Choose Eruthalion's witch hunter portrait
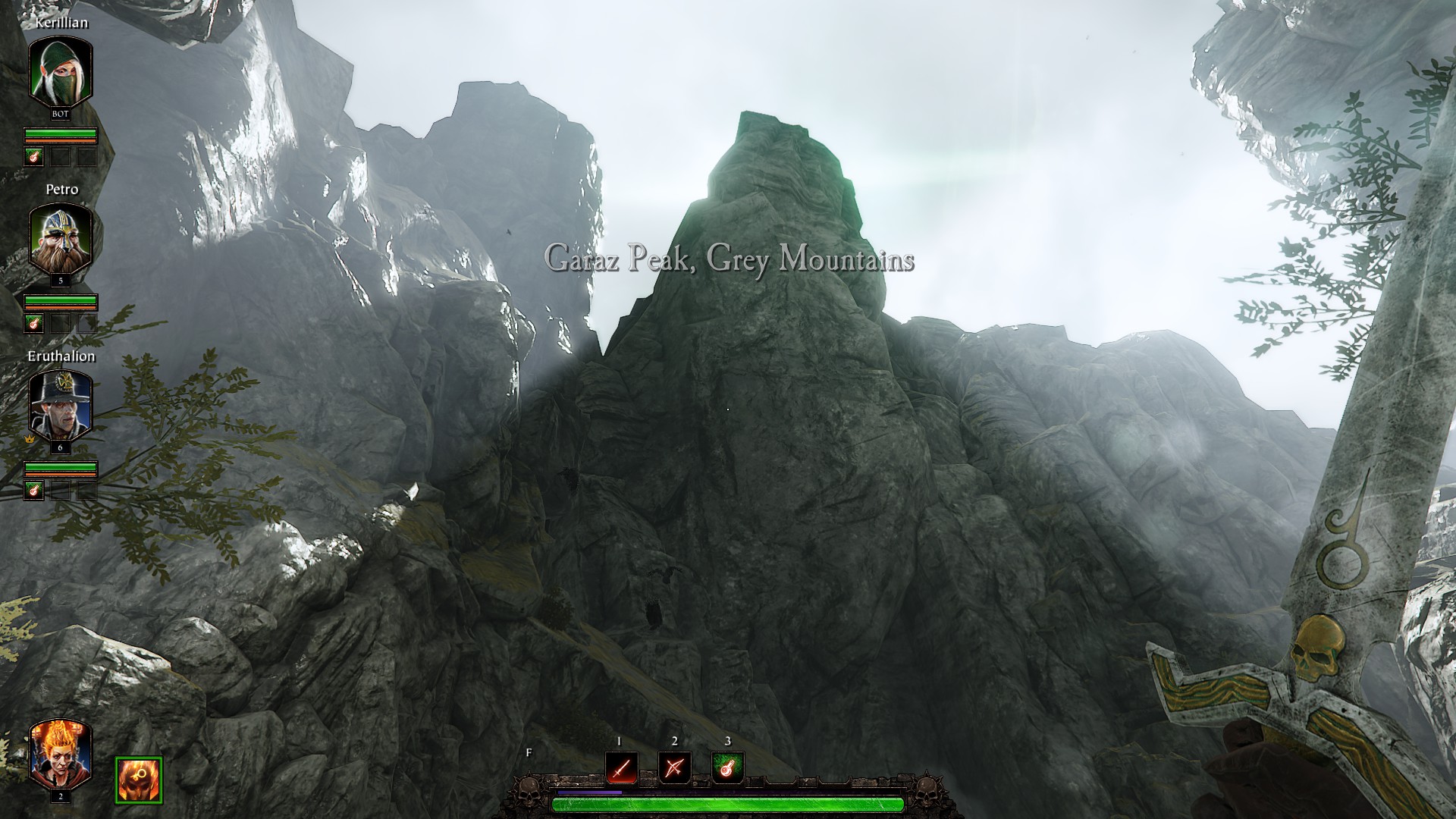1456x819 pixels. pos(61,405)
